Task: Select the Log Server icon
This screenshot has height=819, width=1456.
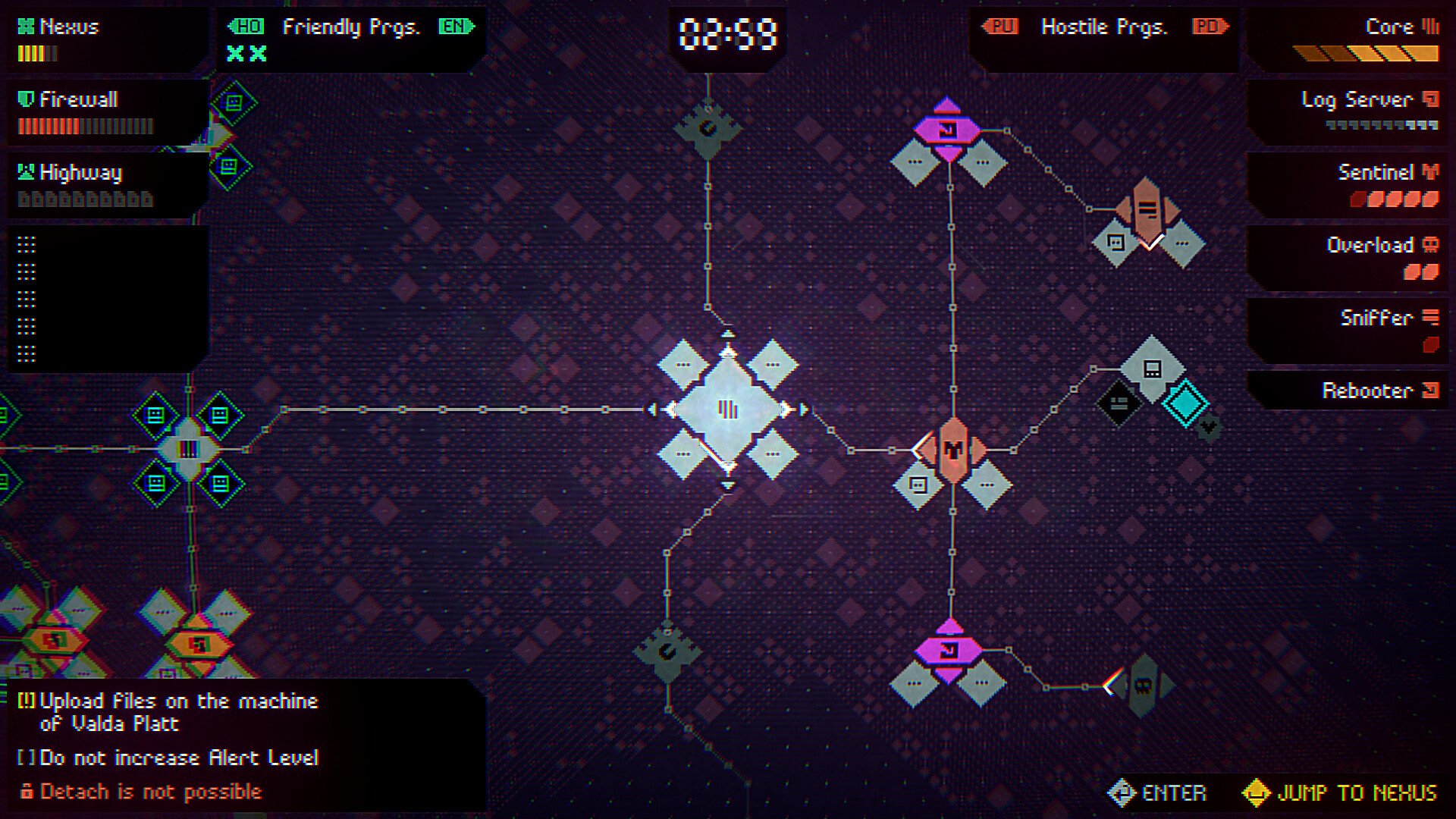Action: coord(1432,99)
